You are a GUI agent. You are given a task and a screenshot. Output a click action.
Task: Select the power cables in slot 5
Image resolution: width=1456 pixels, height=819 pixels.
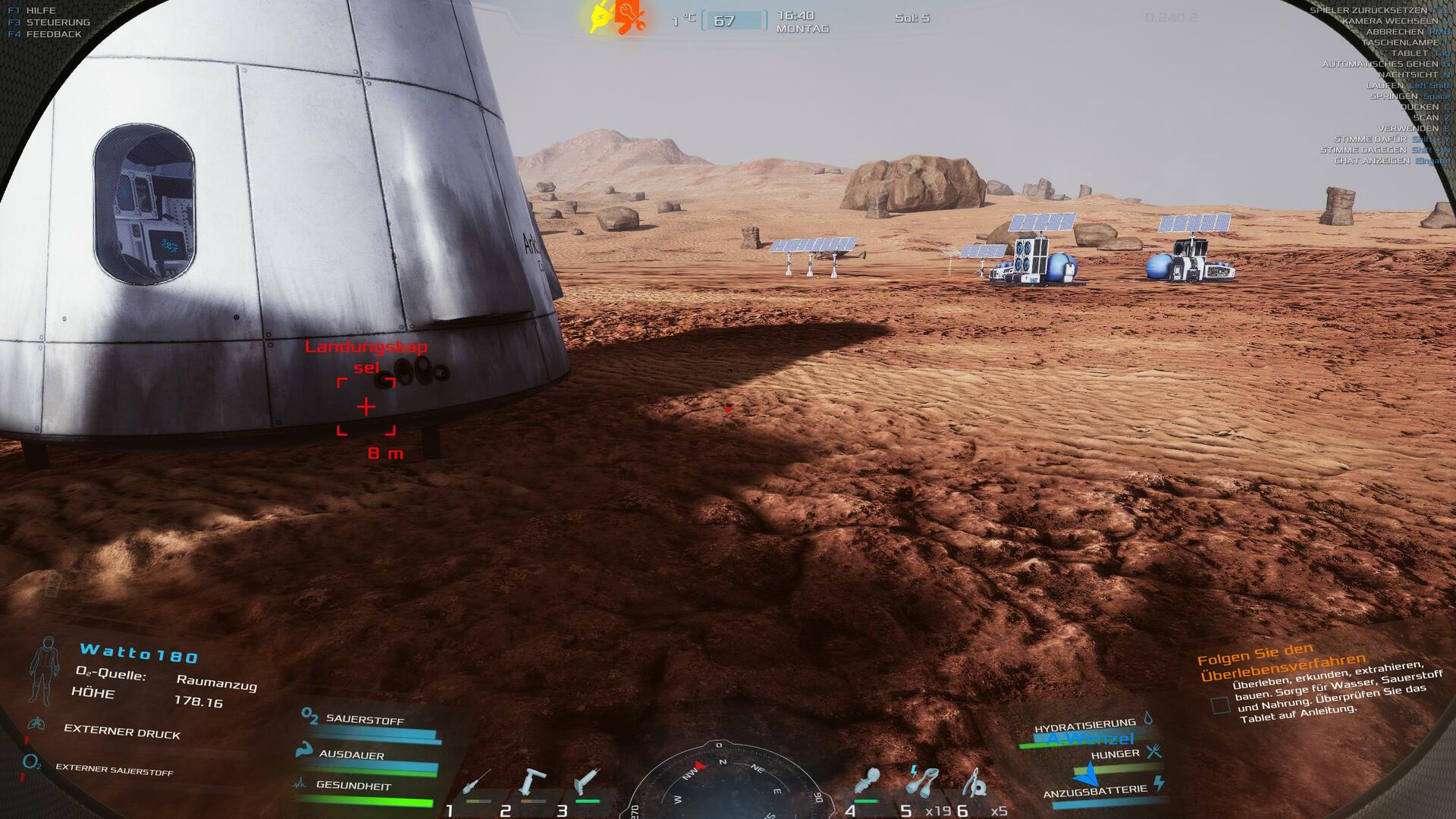923,780
